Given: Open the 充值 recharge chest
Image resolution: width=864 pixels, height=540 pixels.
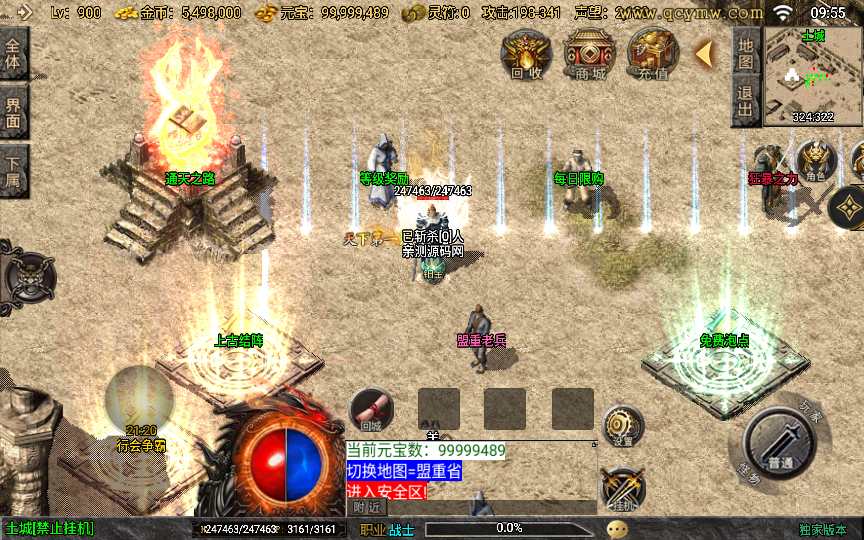Looking at the screenshot, I should tap(652, 53).
